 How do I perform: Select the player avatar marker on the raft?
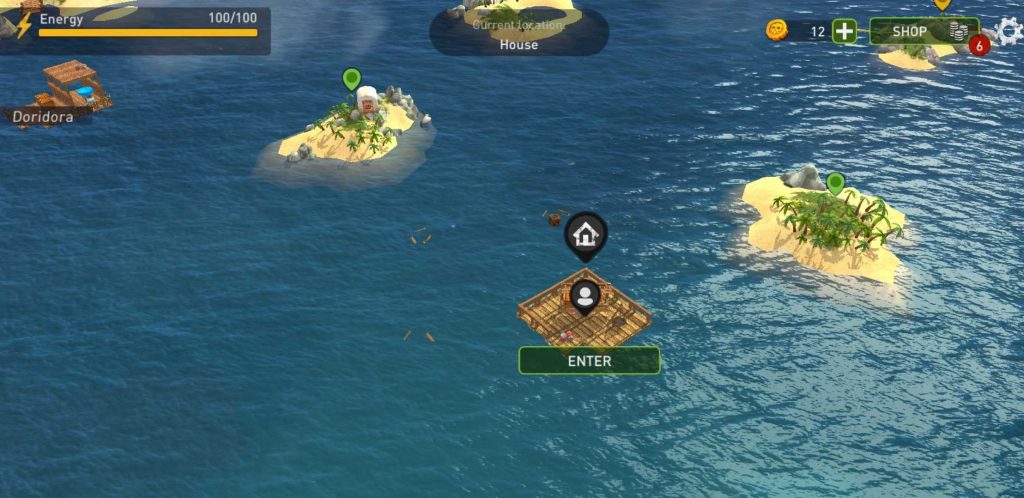[x=586, y=296]
